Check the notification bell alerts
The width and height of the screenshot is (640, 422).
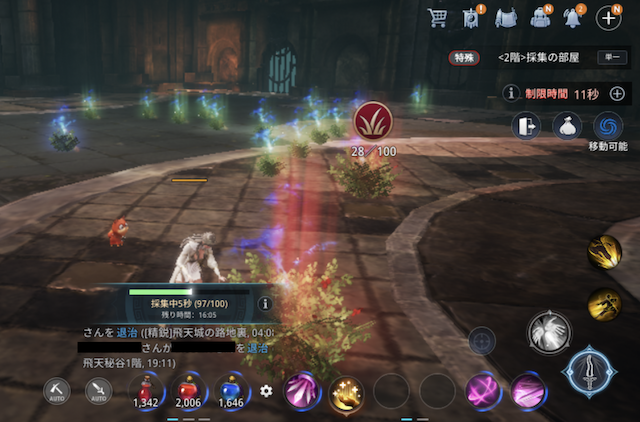[x=575, y=17]
